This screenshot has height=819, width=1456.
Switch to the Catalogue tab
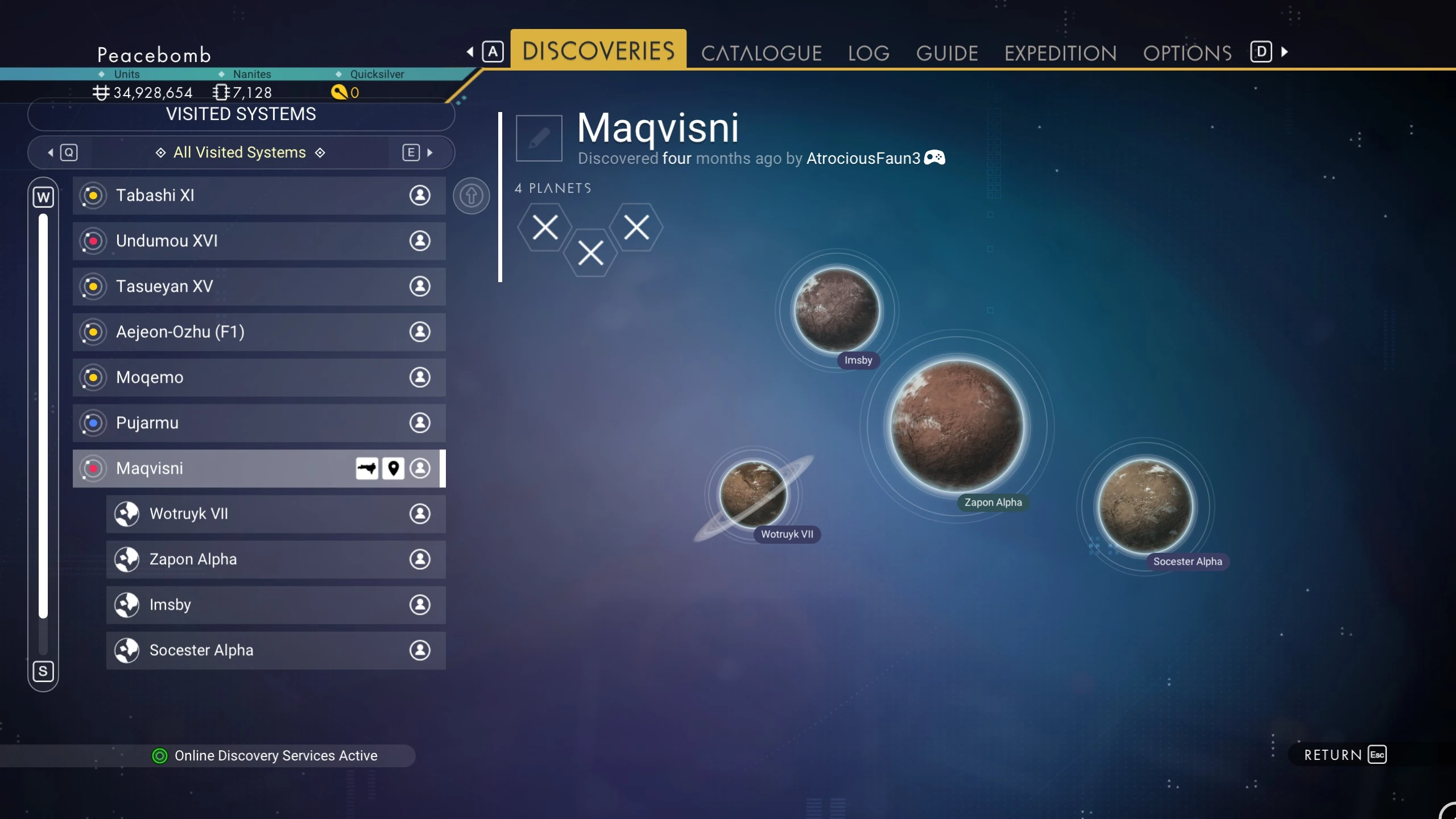761,53
